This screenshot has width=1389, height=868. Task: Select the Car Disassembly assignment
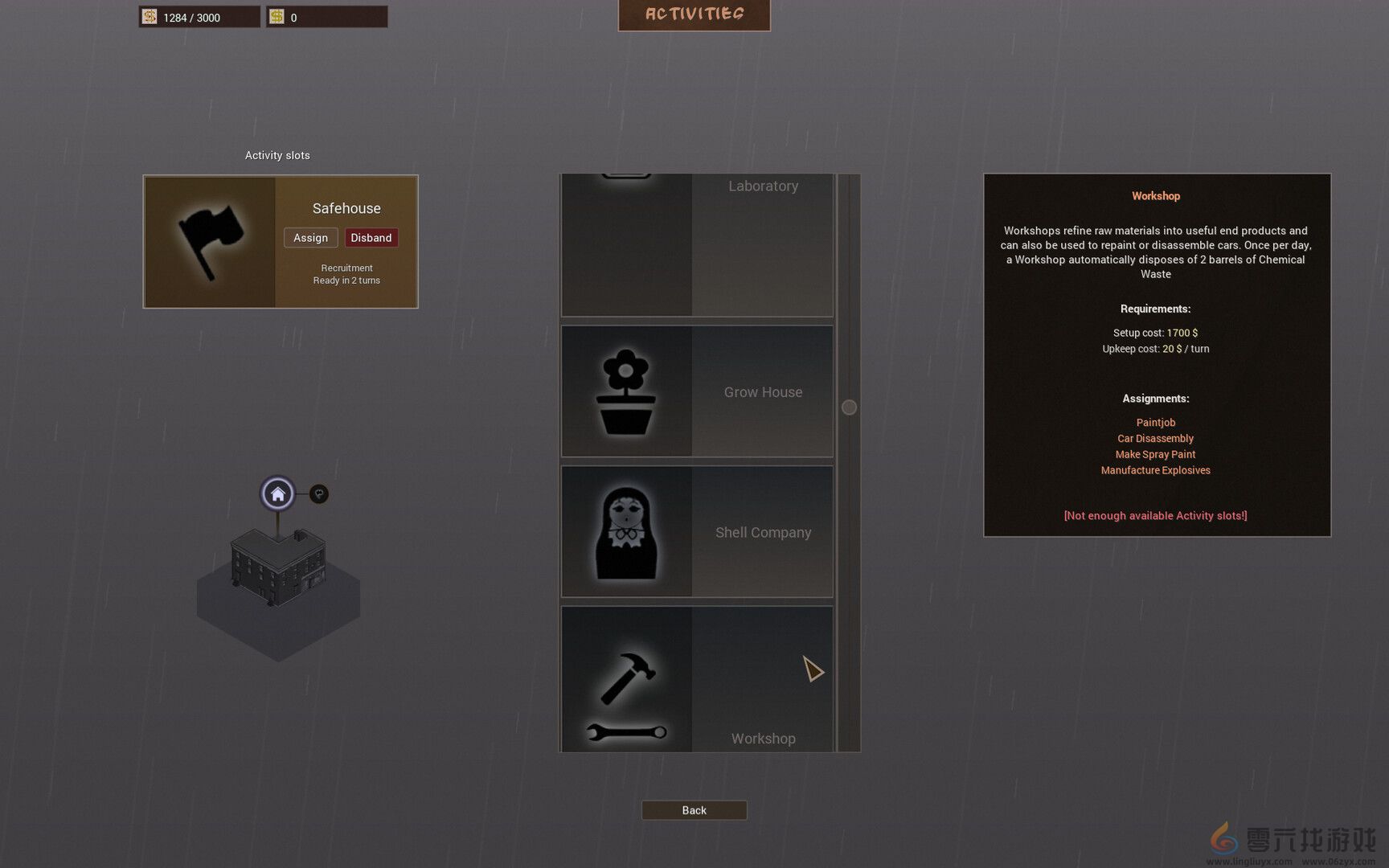coord(1155,438)
